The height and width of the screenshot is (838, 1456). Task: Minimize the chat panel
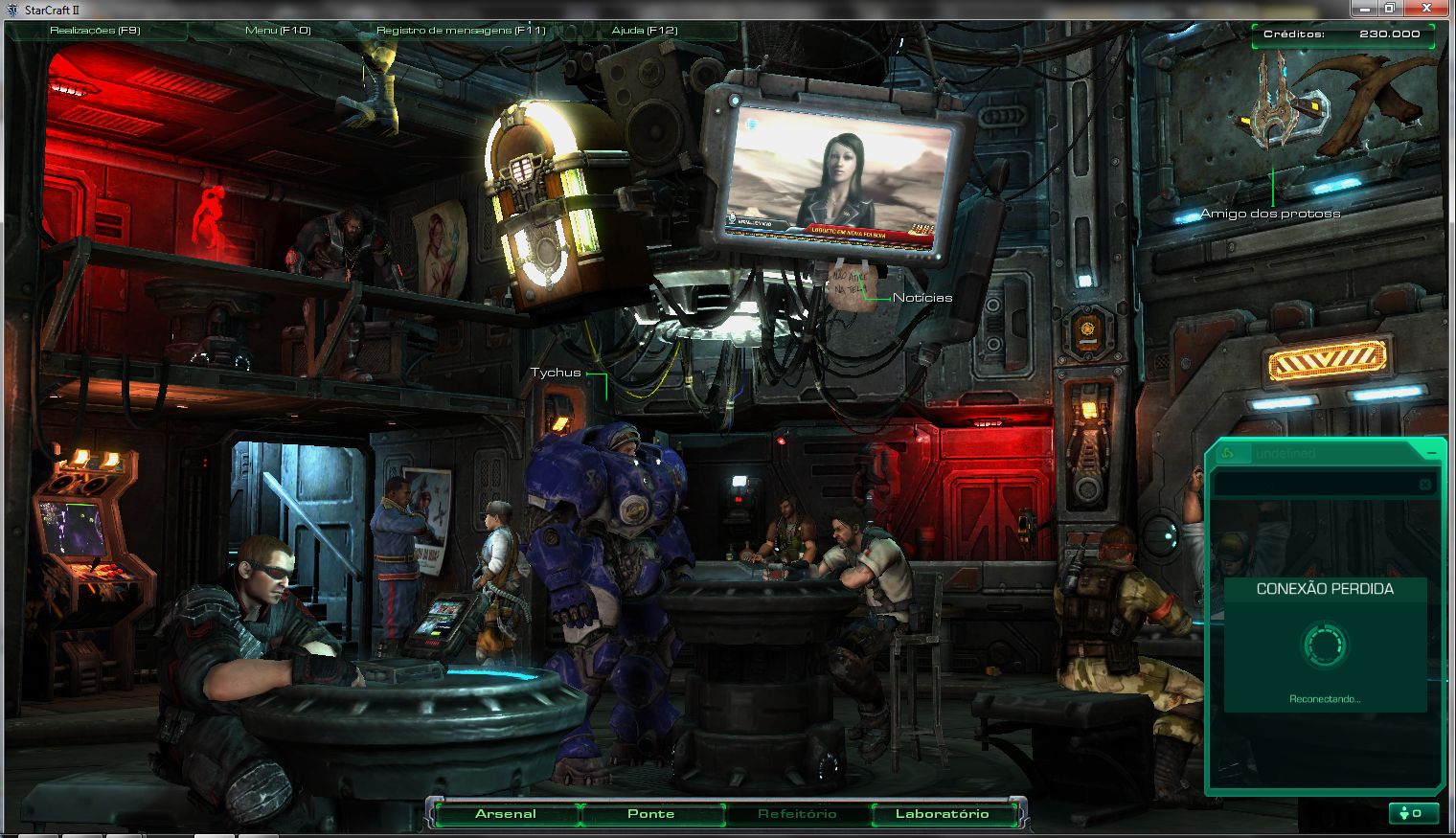(1431, 452)
